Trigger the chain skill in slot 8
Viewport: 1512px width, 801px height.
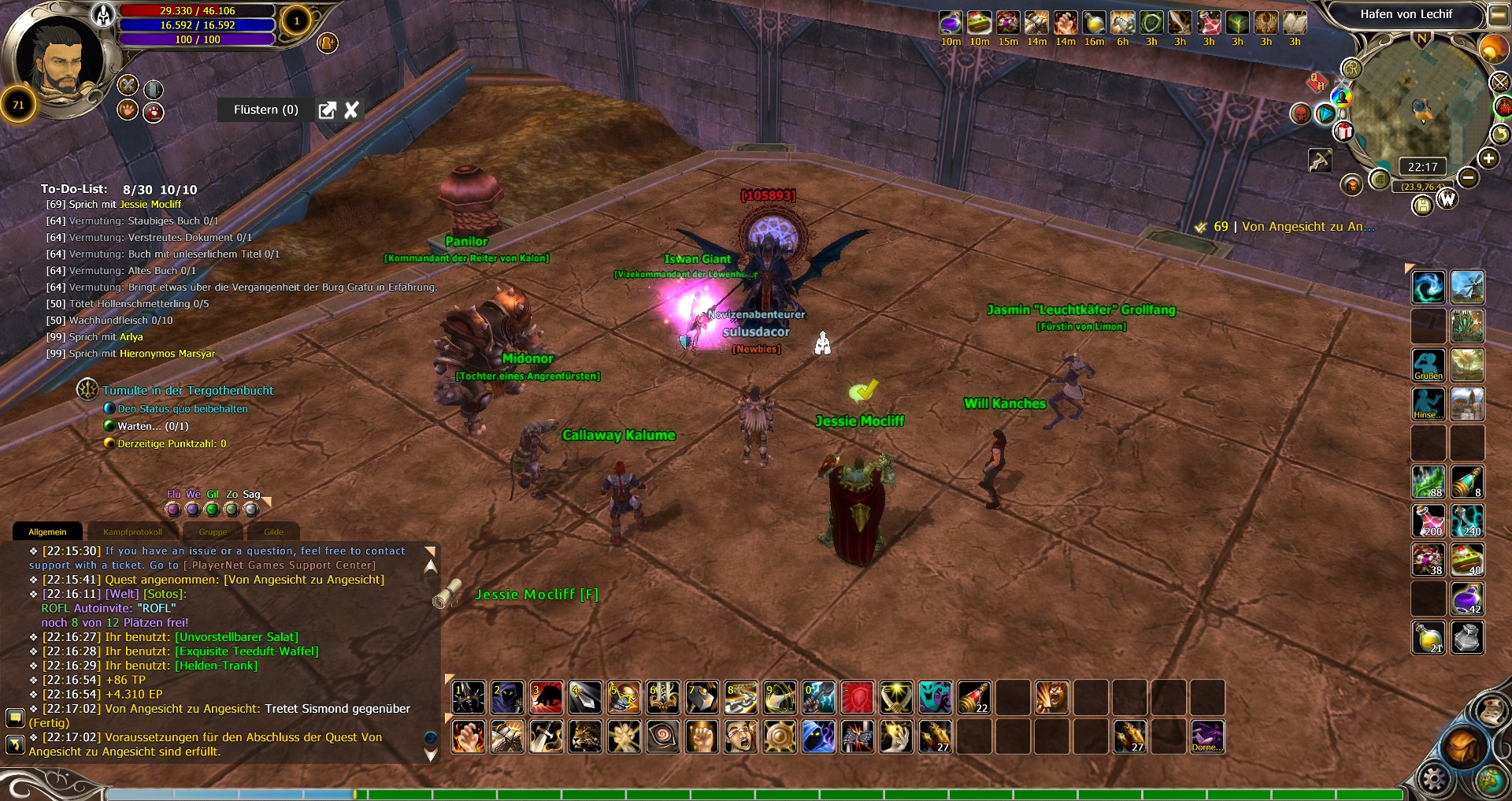click(x=741, y=698)
